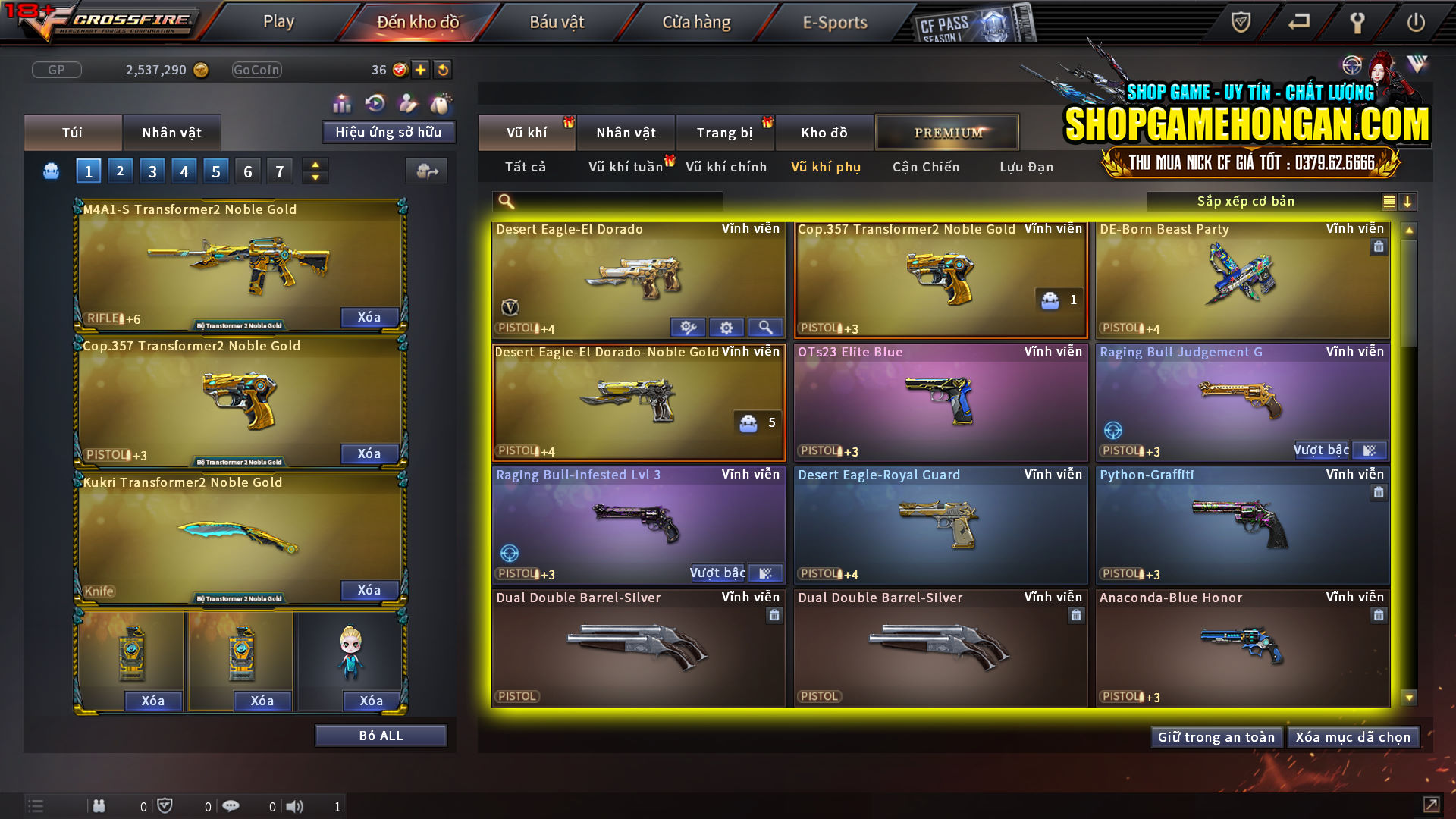Click the trash icon on DE-Born Beast Party

point(1378,246)
